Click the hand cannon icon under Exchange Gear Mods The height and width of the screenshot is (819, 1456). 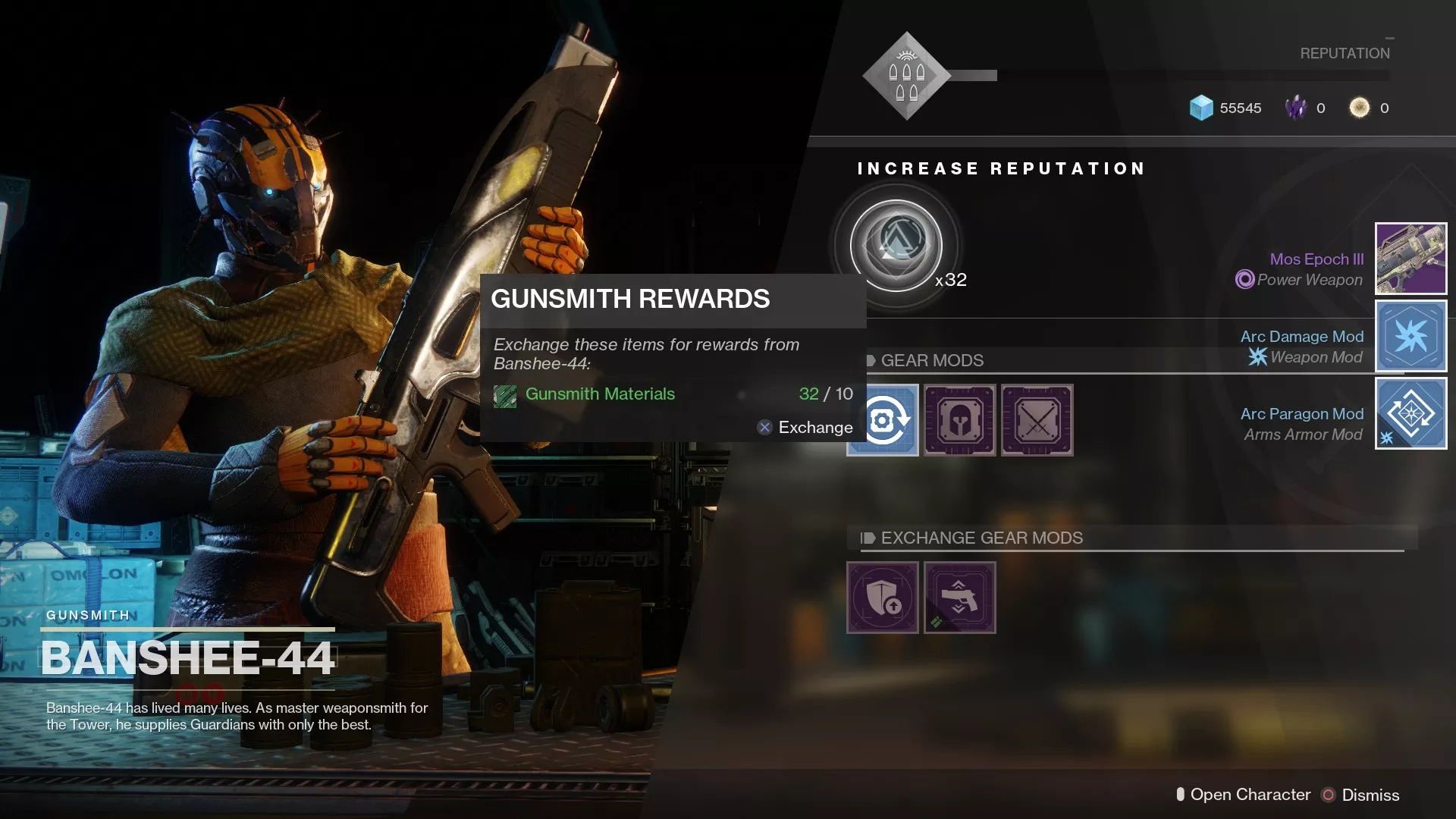point(959,598)
